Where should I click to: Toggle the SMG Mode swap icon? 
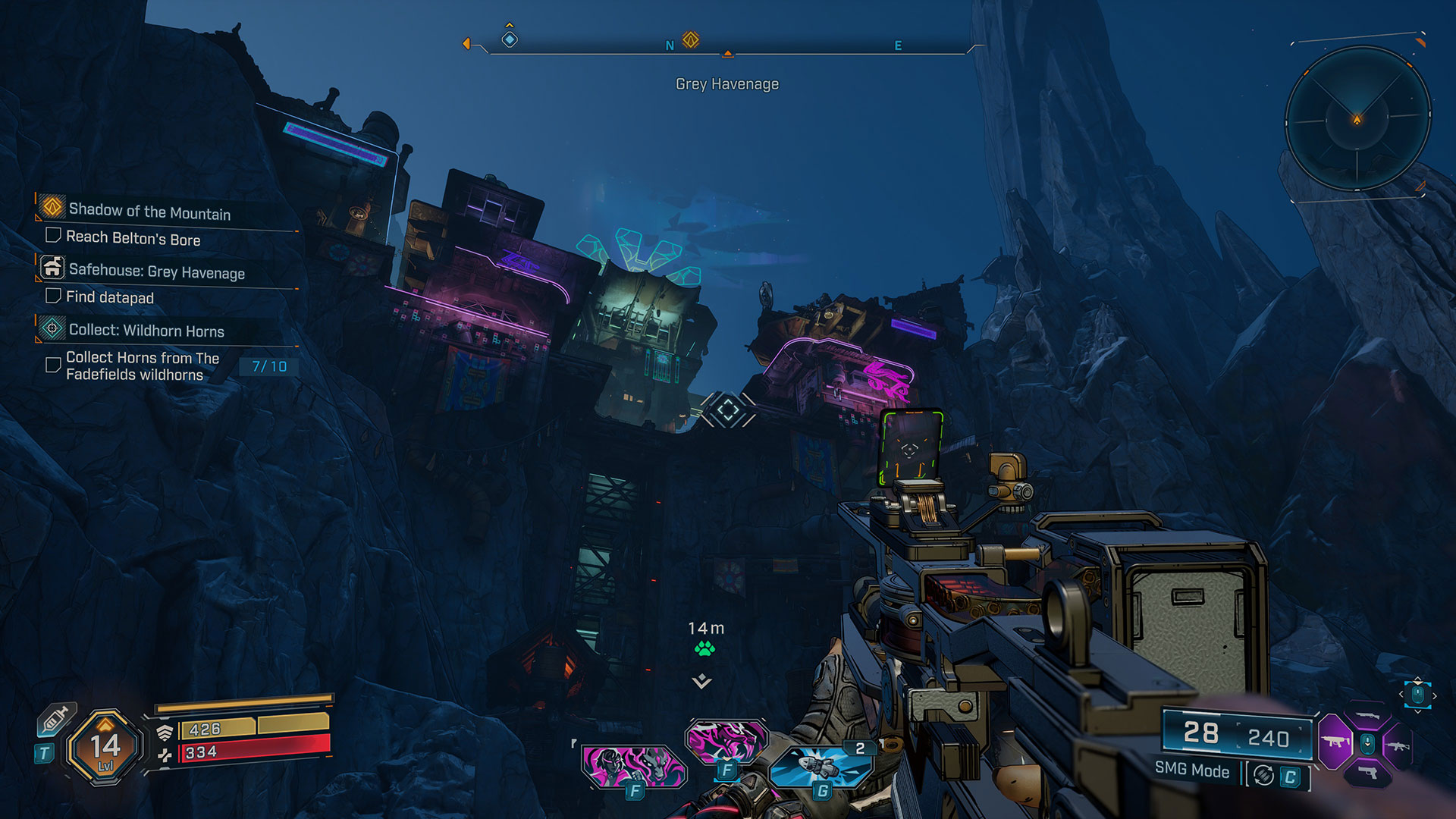tap(1263, 775)
